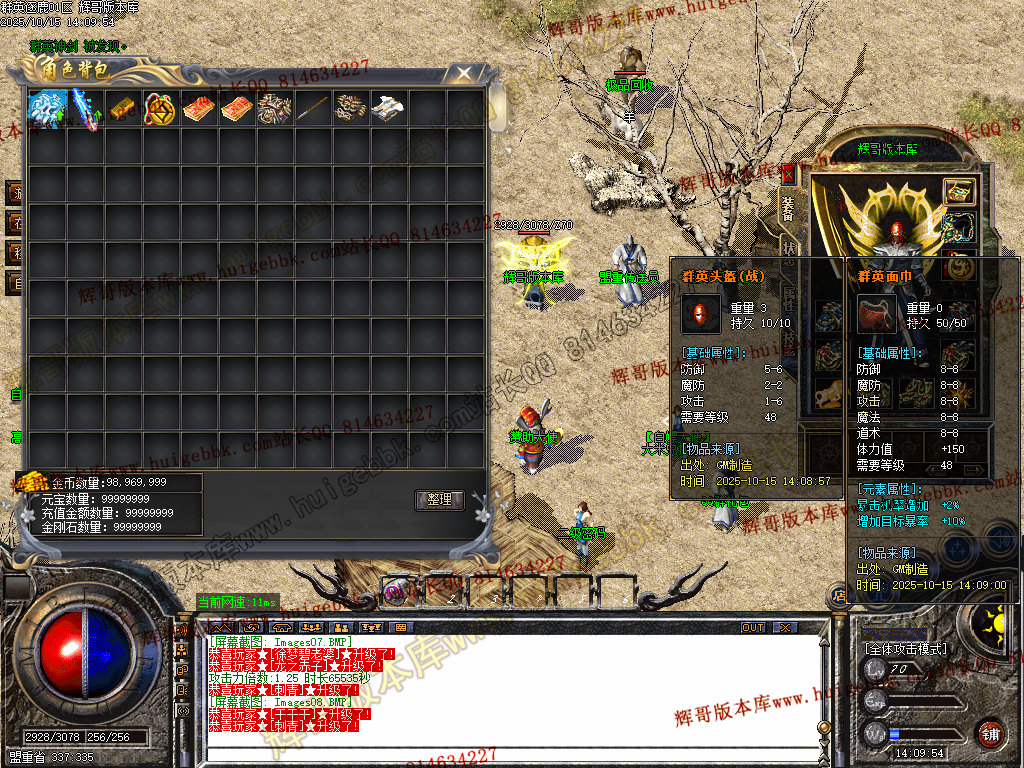Screen dimensions: 1024x768
Task: Pick the gold bar item slot
Action: 123,109
